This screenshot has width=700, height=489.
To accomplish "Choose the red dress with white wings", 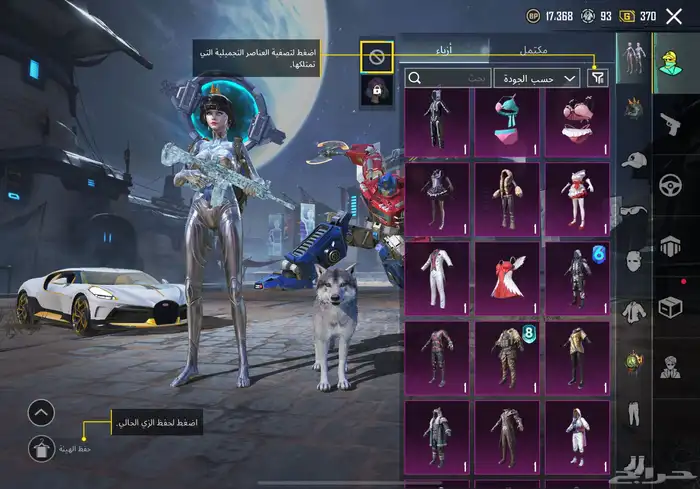I will (x=507, y=274).
